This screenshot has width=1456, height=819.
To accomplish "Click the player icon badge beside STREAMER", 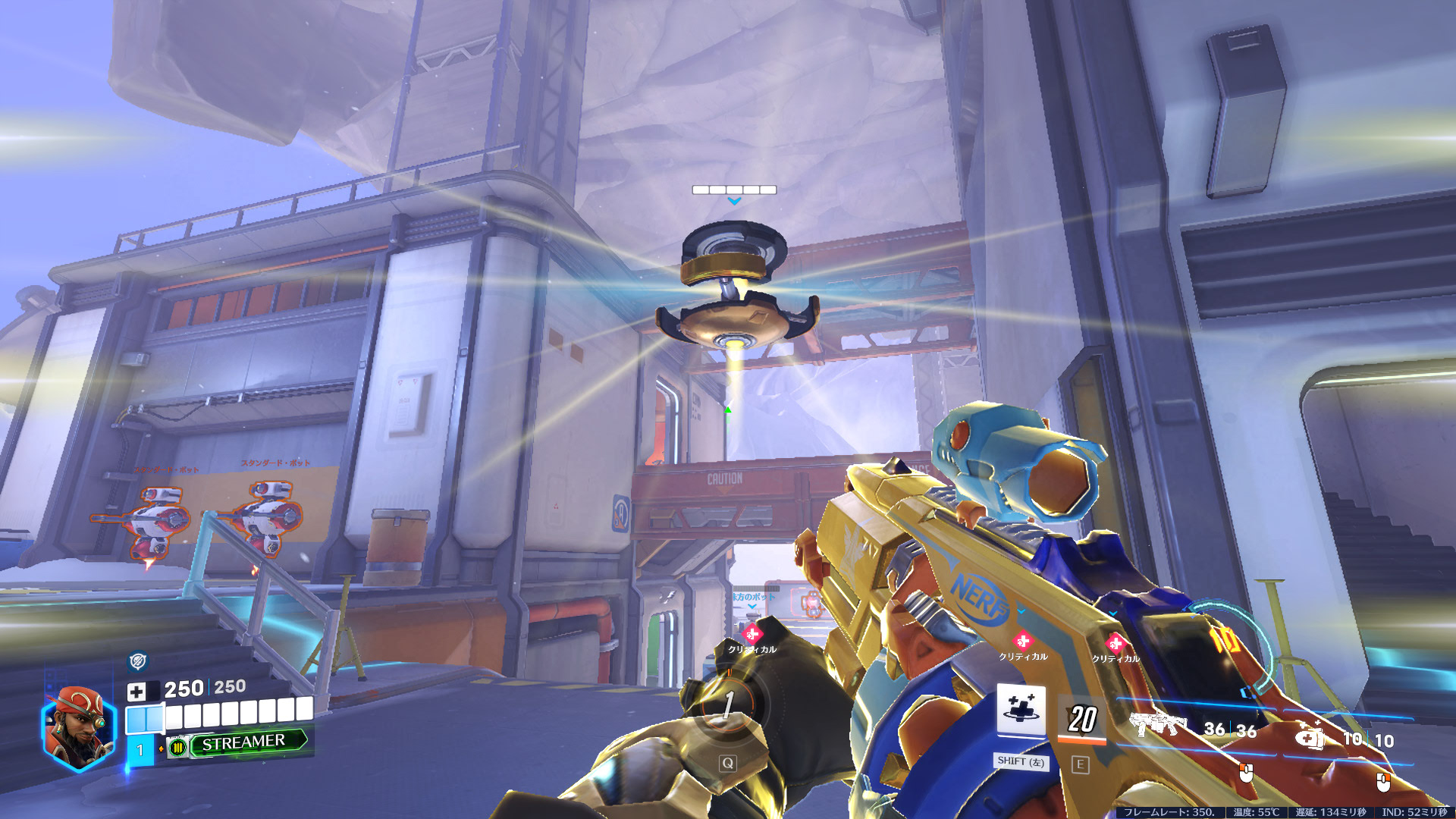I will pos(178,748).
